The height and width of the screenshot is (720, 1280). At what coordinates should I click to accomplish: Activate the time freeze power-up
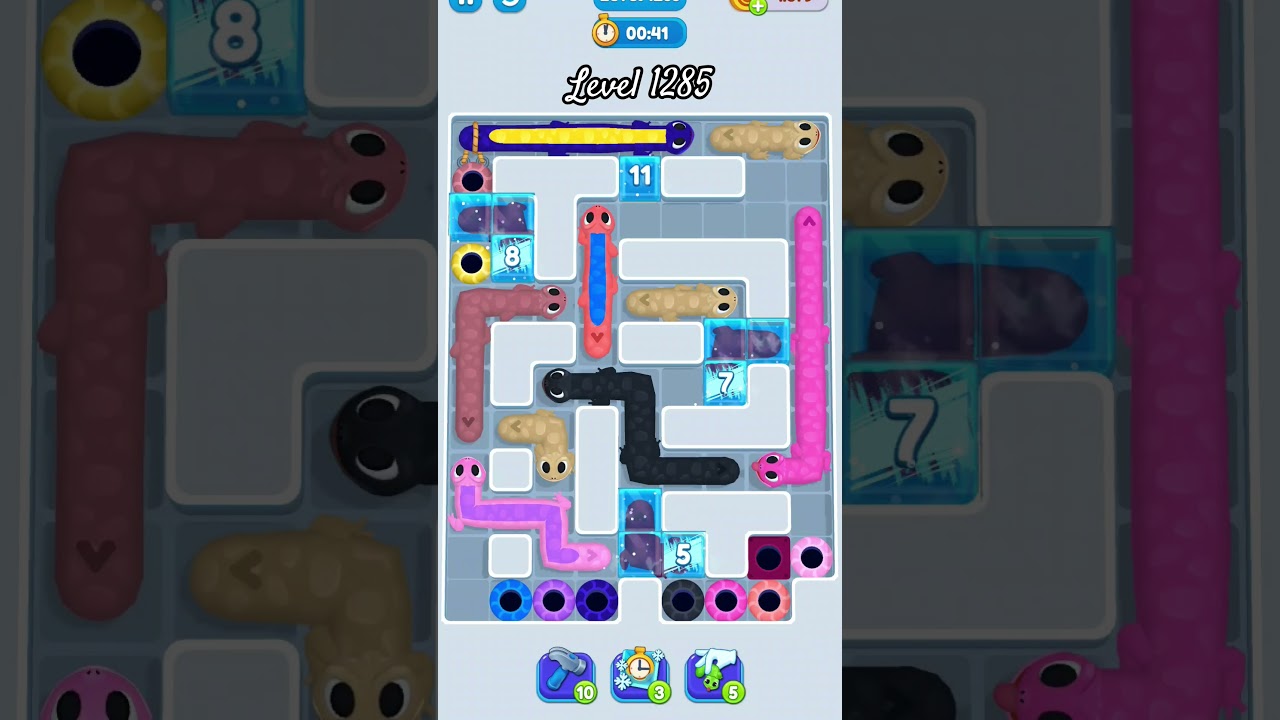pos(640,674)
